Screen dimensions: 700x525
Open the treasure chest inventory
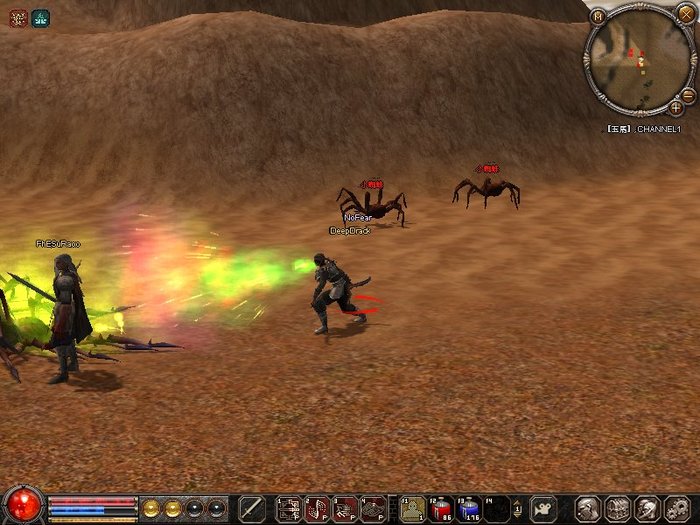click(x=616, y=509)
